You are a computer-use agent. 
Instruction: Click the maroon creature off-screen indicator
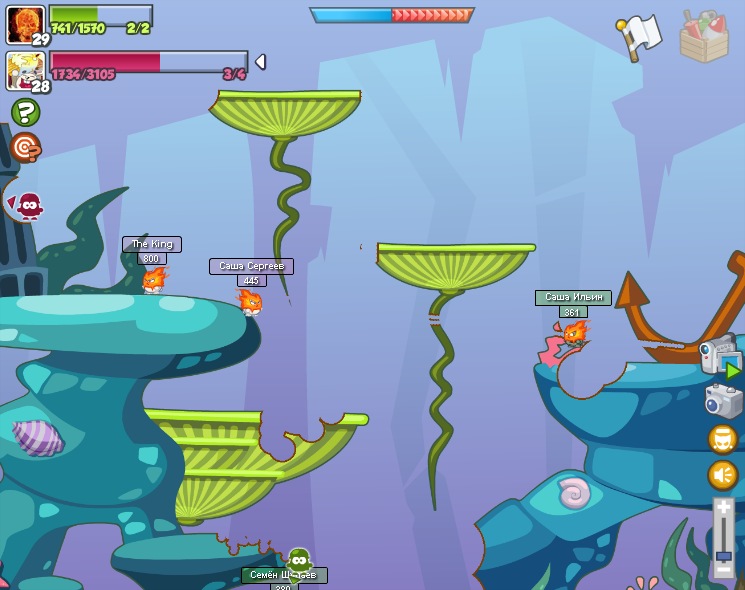pos(28,206)
